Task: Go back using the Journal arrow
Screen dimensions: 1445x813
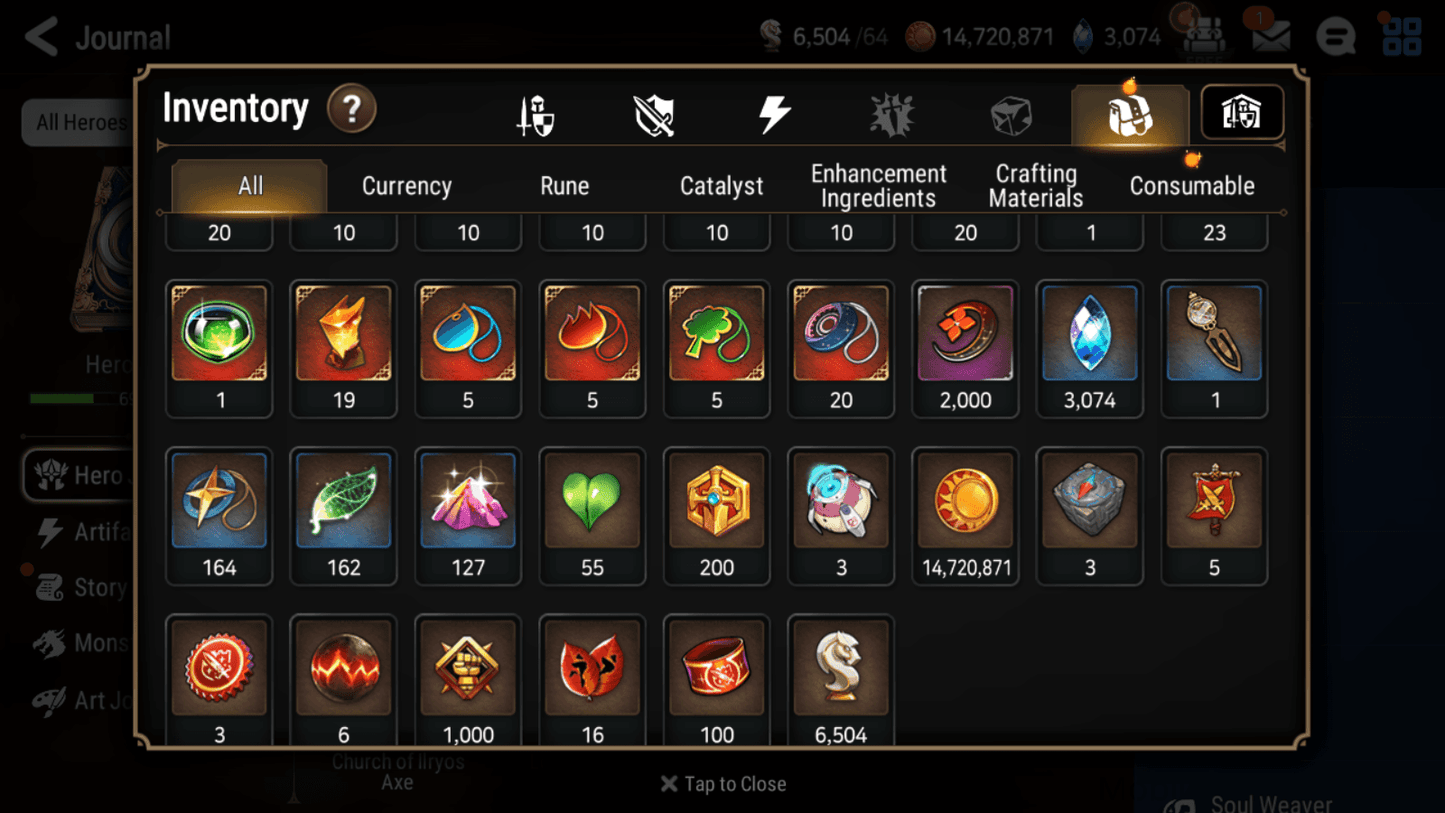Action: tap(40, 36)
